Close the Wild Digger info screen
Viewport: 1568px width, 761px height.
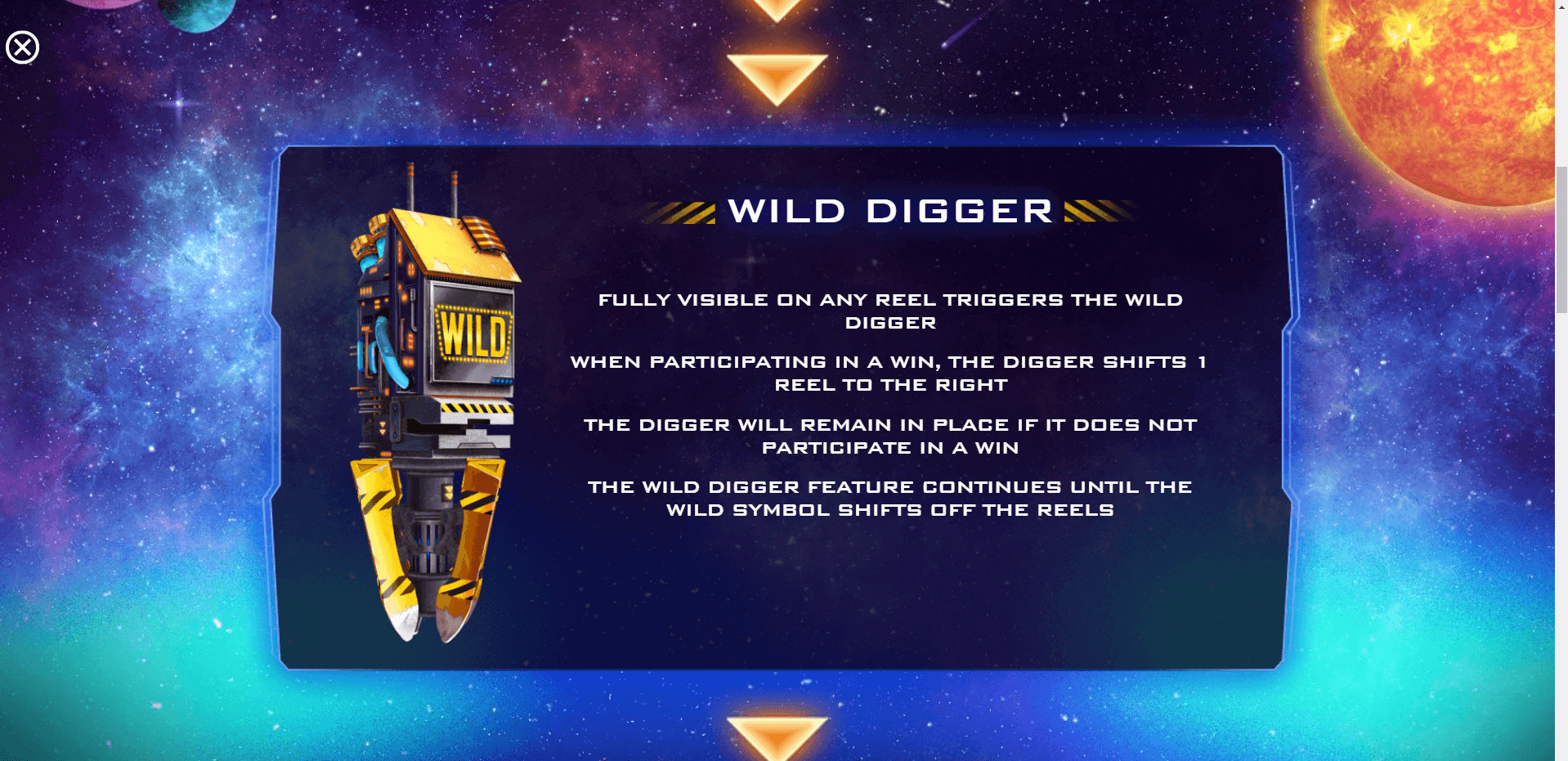(23, 47)
